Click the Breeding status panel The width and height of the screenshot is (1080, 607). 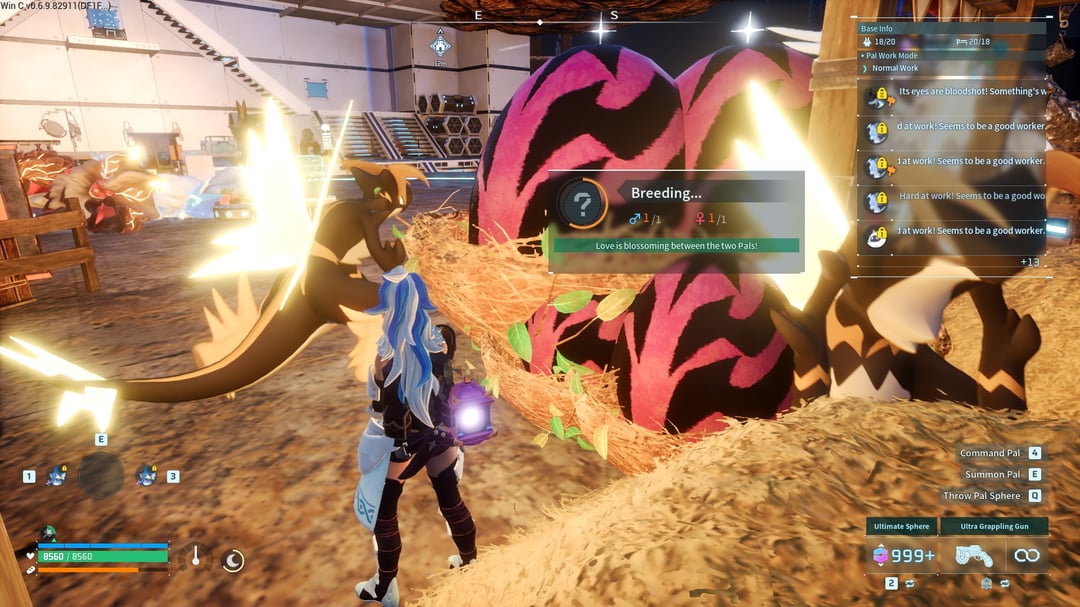(676, 221)
